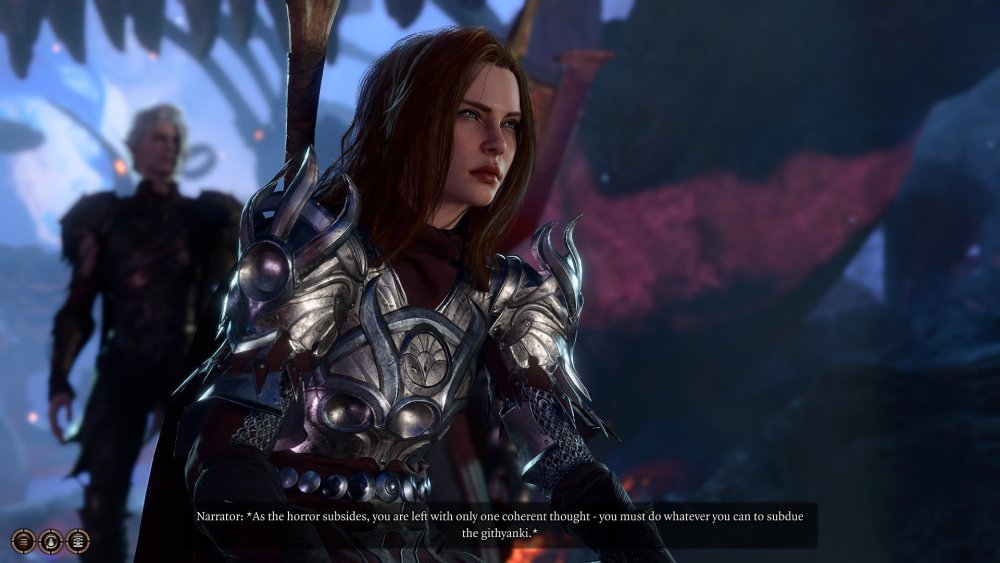Image resolution: width=1000 pixels, height=563 pixels.
Task: Open the dialogue history log button
Action: point(24,541)
